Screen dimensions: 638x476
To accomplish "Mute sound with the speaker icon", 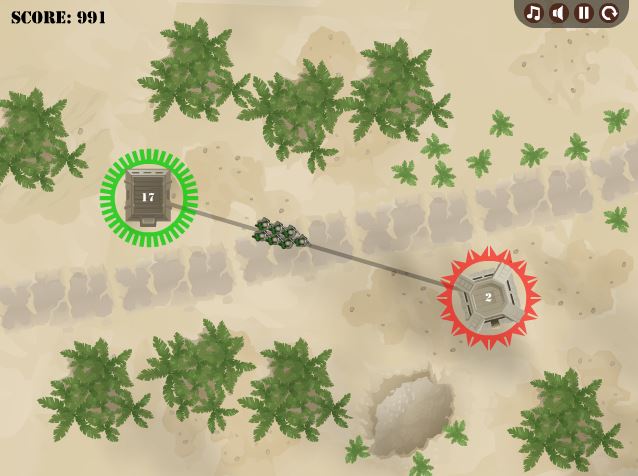I will [559, 13].
